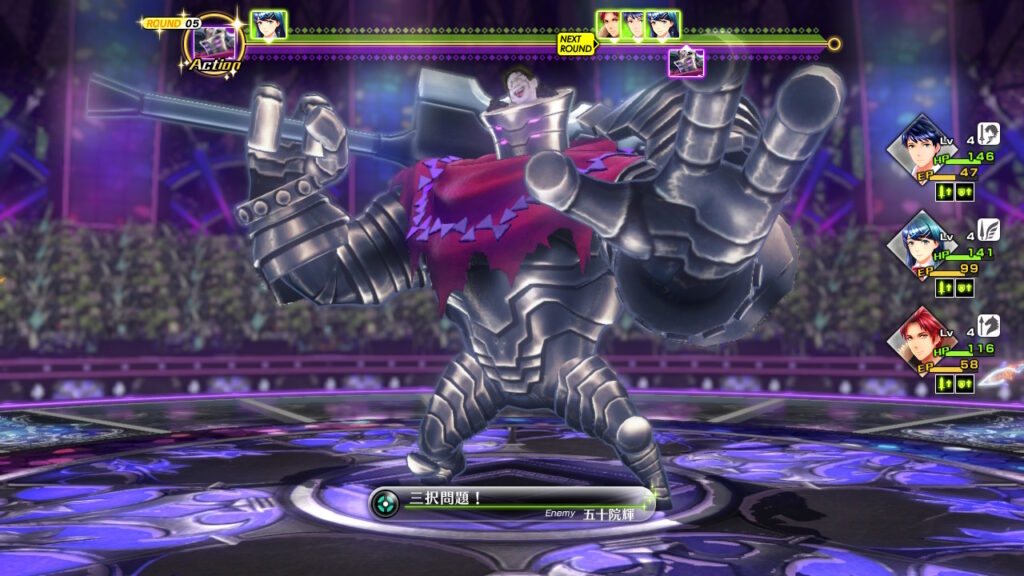Click the enemy Action icon under Round 05
Image resolution: width=1024 pixels, height=576 pixels.
(214, 45)
